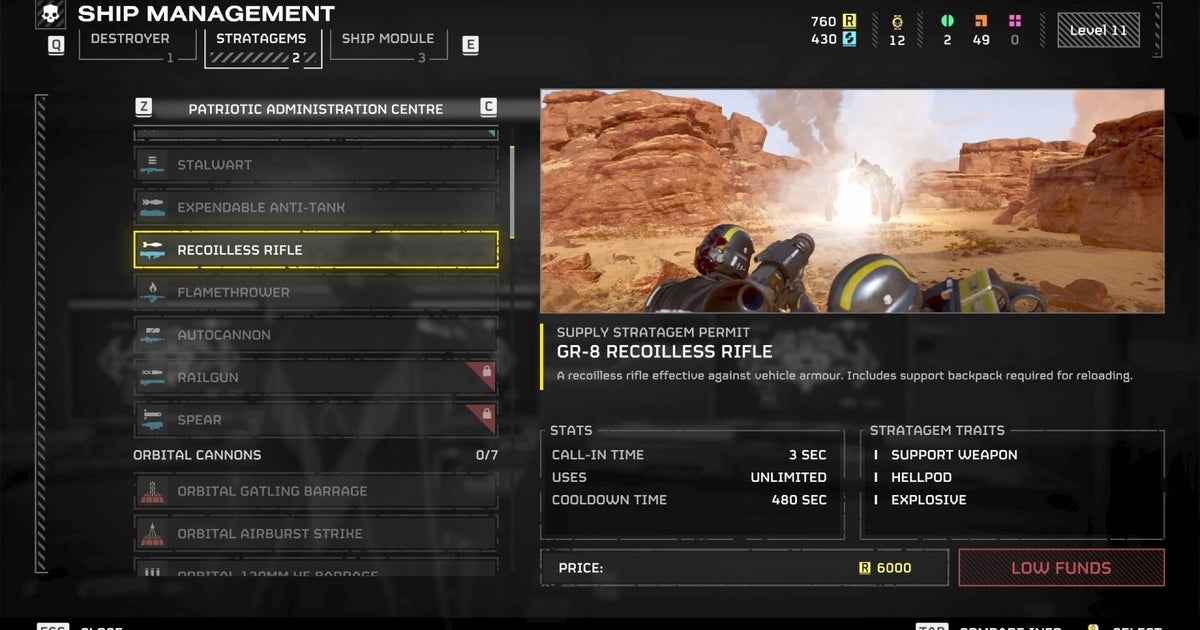This screenshot has width=1200, height=630.
Task: Click the Recoilless Rifle preview image
Action: (852, 201)
